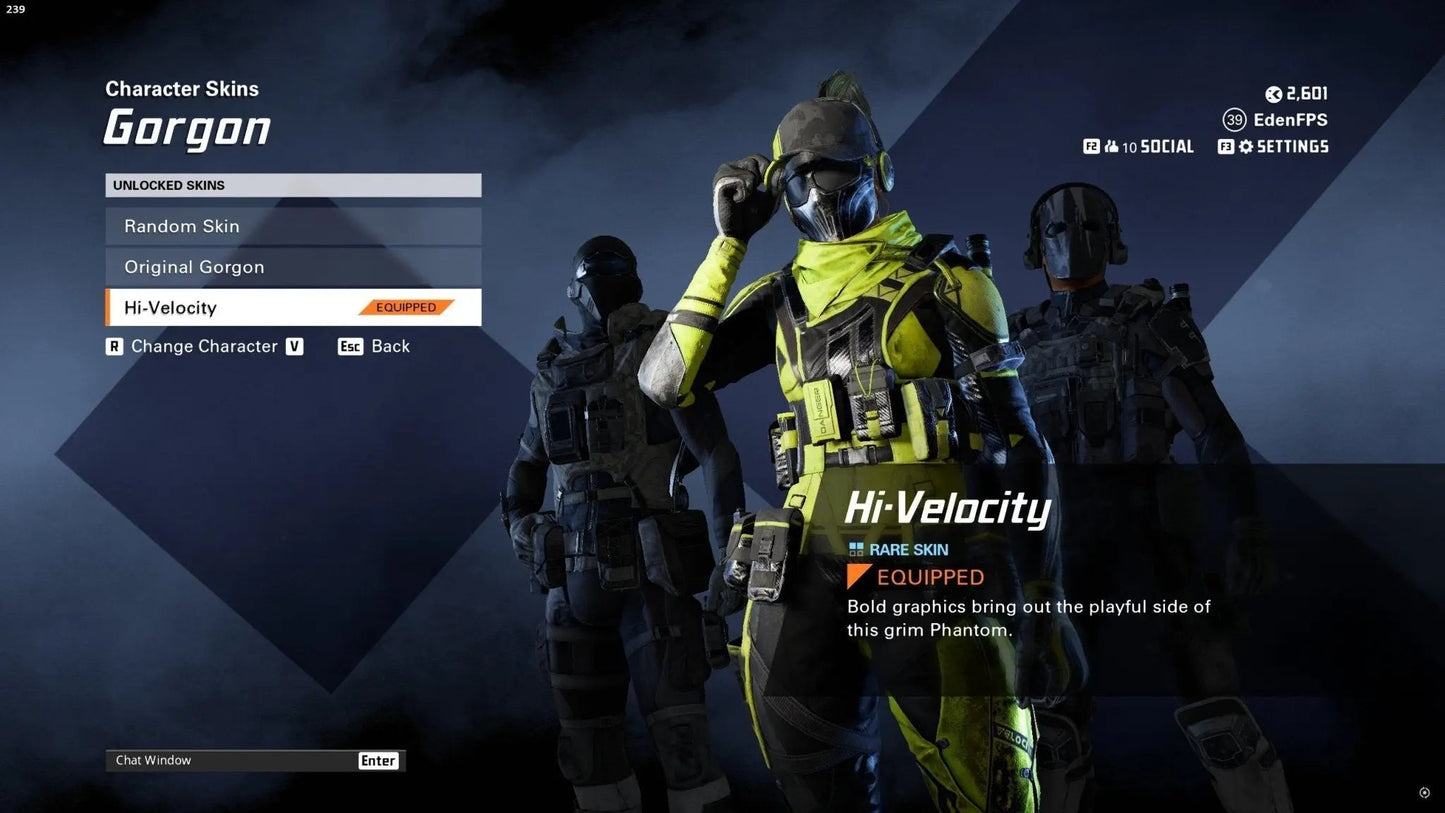Click the R key icon for Change Character
This screenshot has width=1445, height=813.
[x=114, y=346]
